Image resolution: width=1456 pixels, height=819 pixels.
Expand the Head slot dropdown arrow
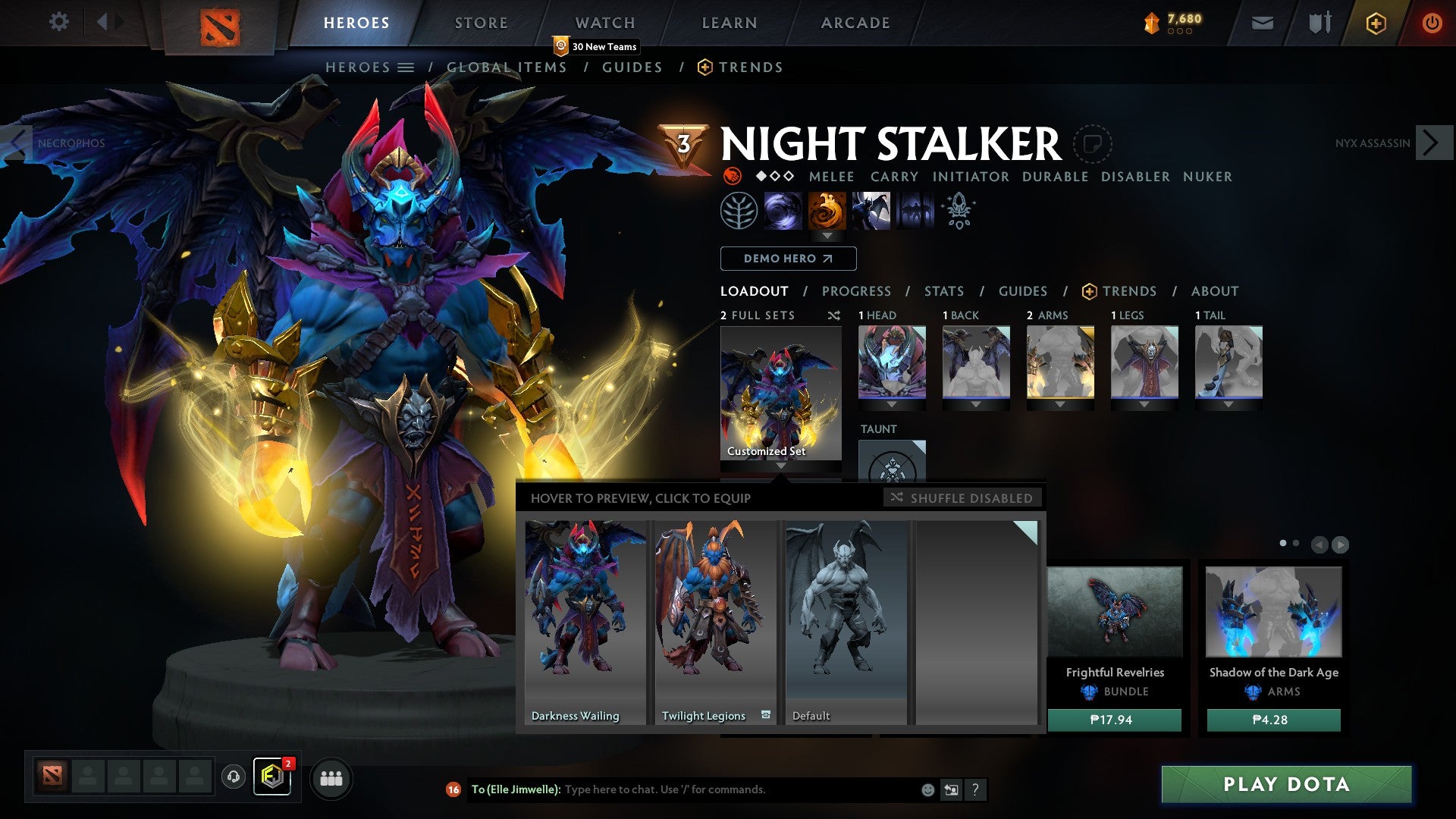892,404
